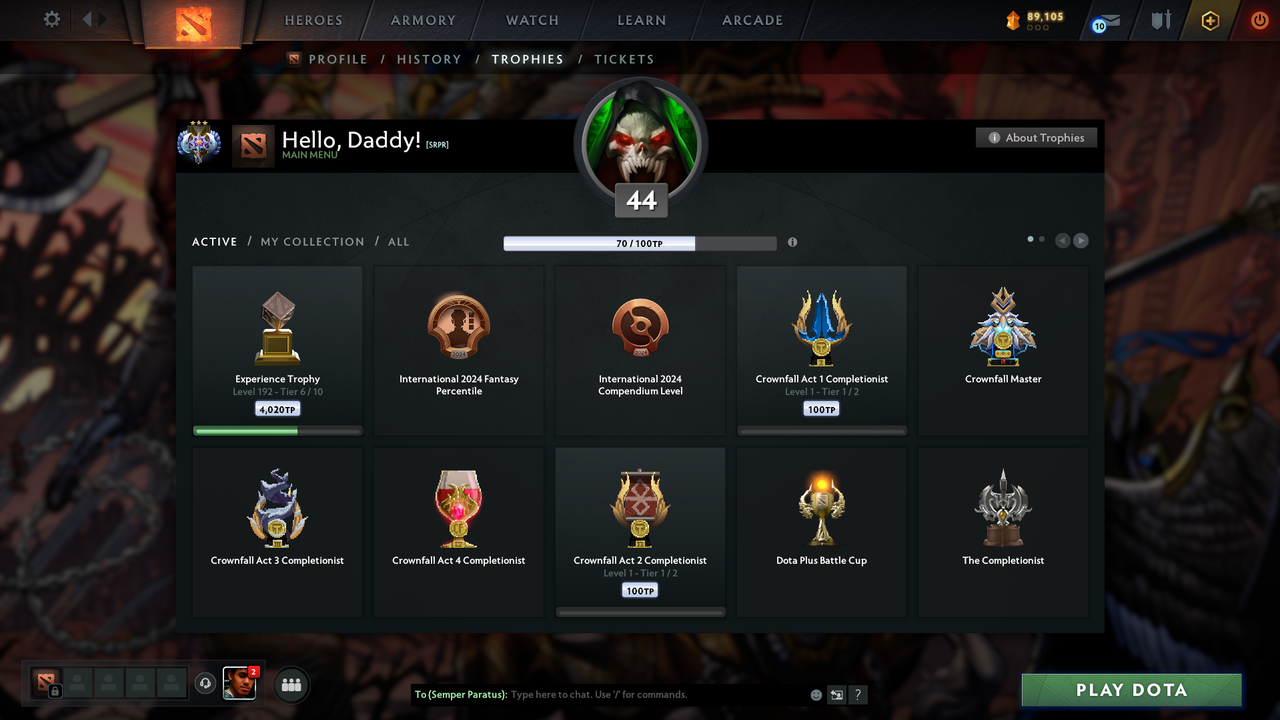
Task: Click the chat channel switch icon
Action: 836,694
